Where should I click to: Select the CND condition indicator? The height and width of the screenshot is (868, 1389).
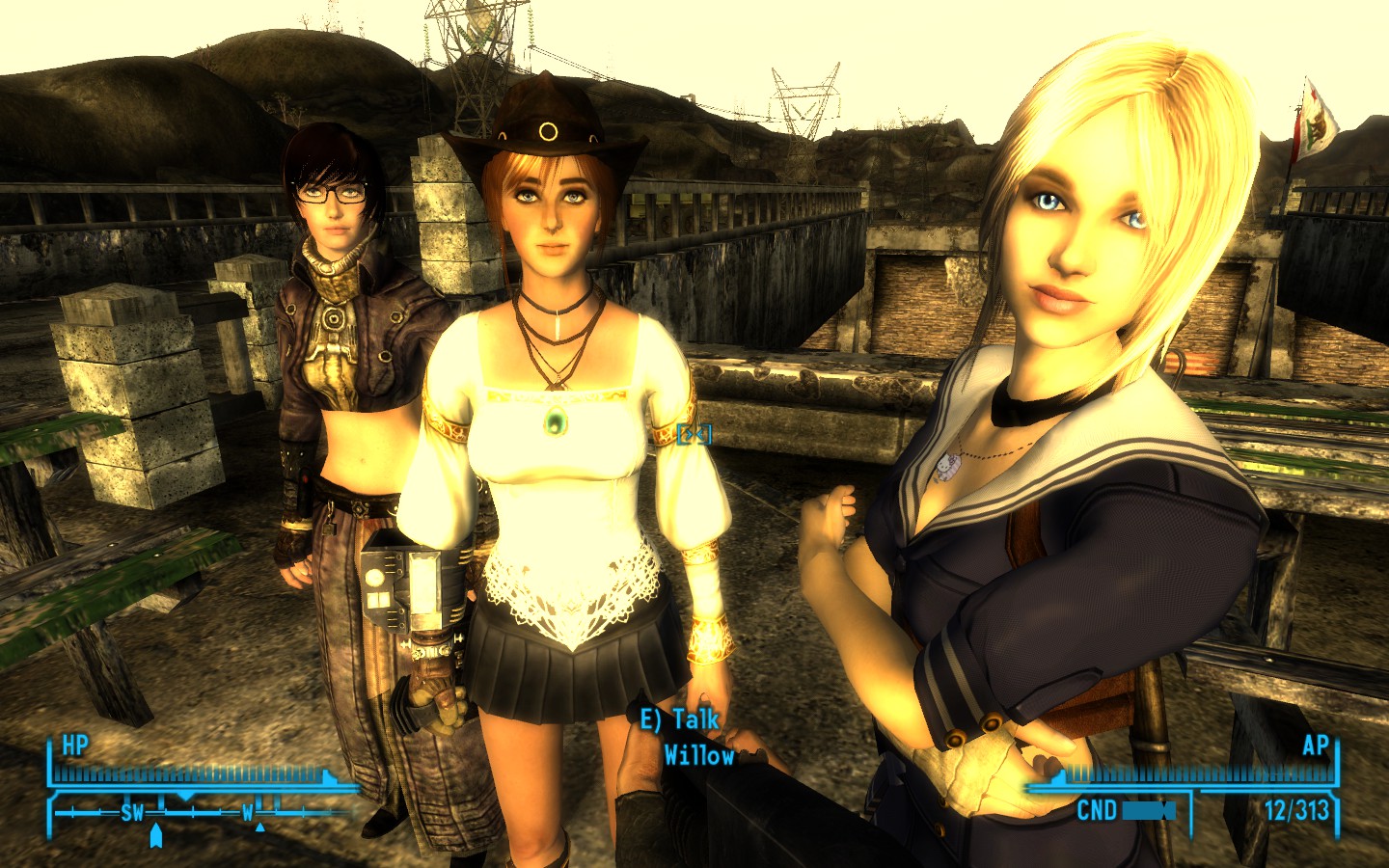coord(1098,808)
